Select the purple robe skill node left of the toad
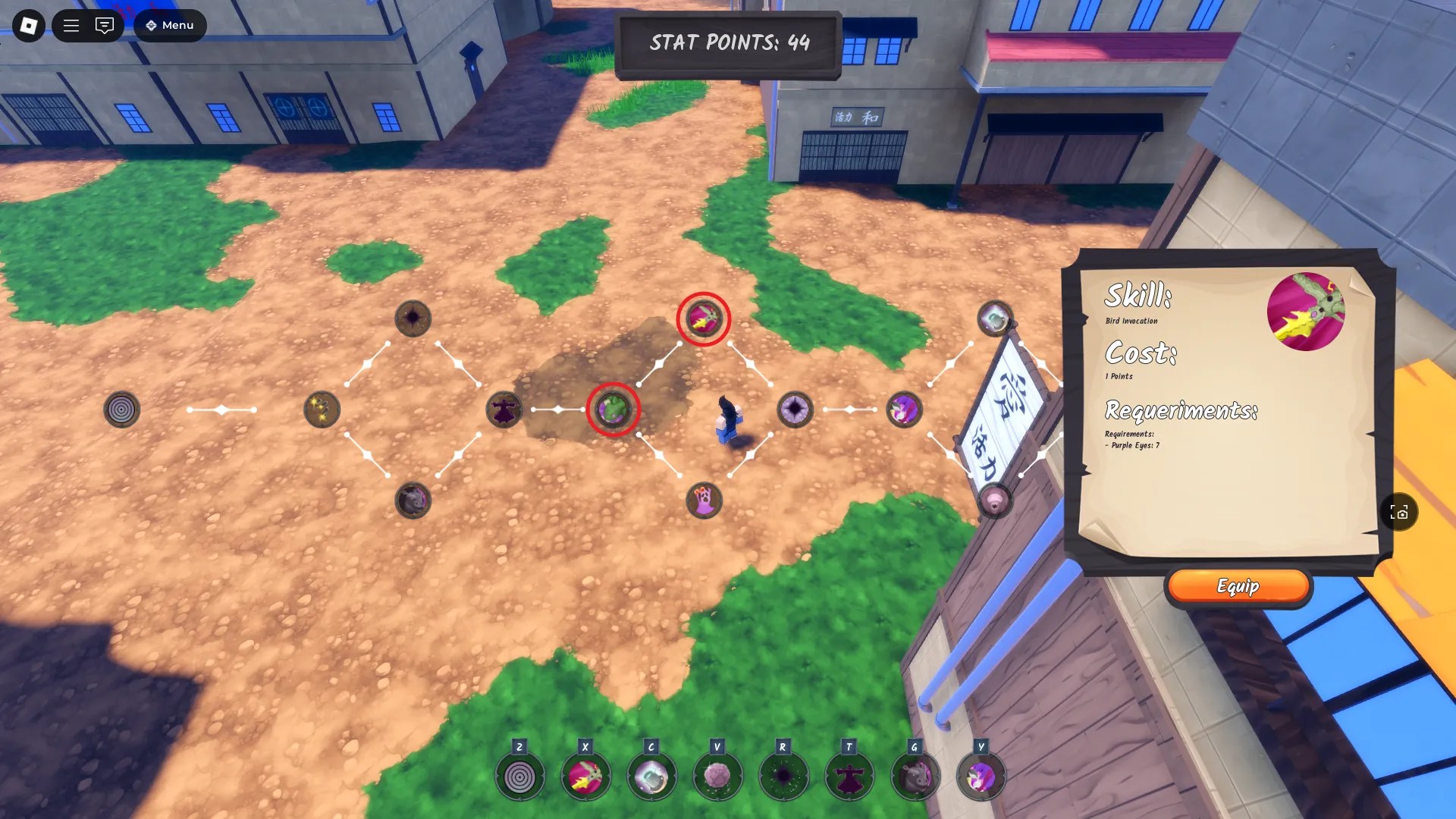1456x819 pixels. pos(504,409)
